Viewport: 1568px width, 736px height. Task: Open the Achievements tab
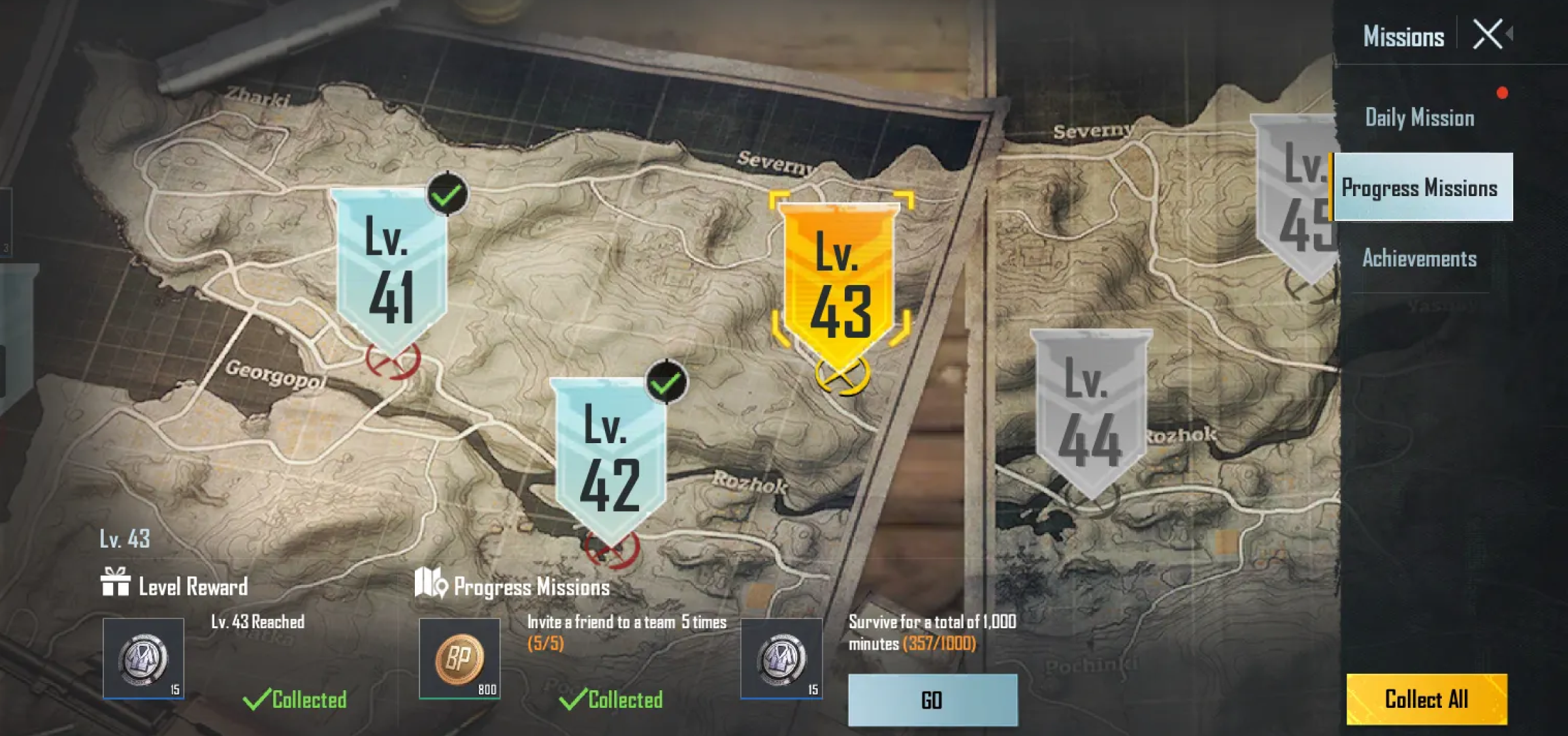(1419, 259)
